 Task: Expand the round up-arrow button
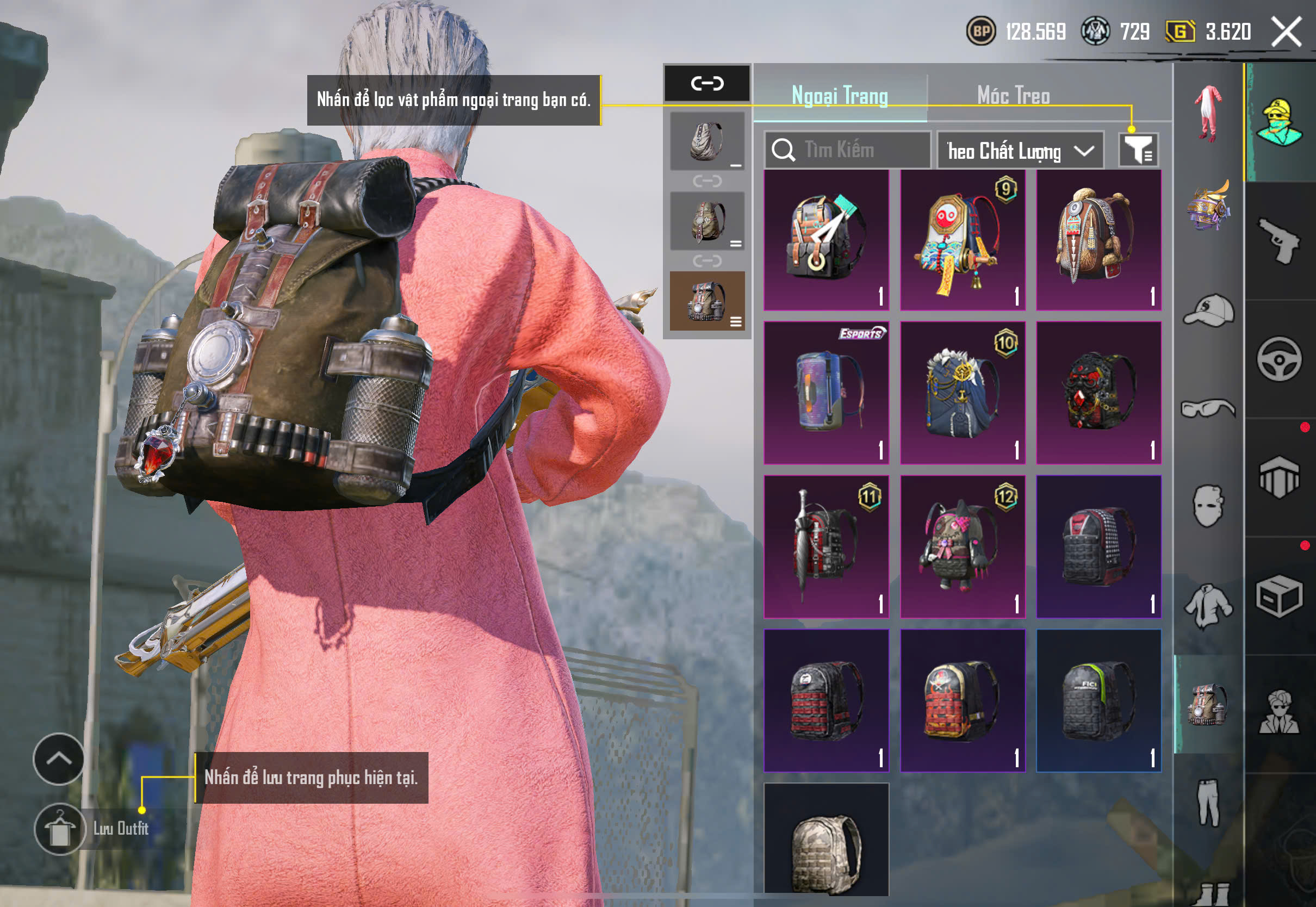[x=59, y=759]
